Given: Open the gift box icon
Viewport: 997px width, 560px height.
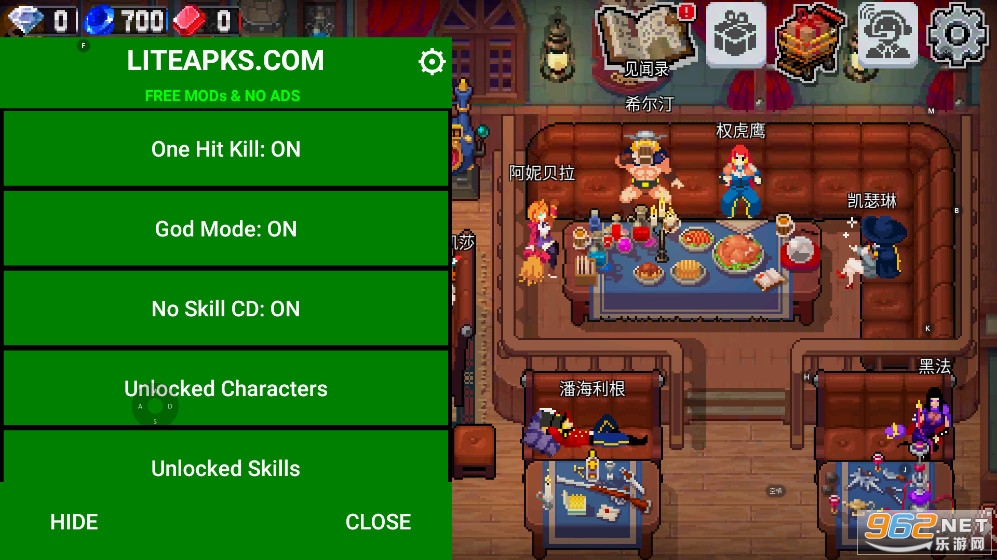Looking at the screenshot, I should pyautogui.click(x=736, y=35).
